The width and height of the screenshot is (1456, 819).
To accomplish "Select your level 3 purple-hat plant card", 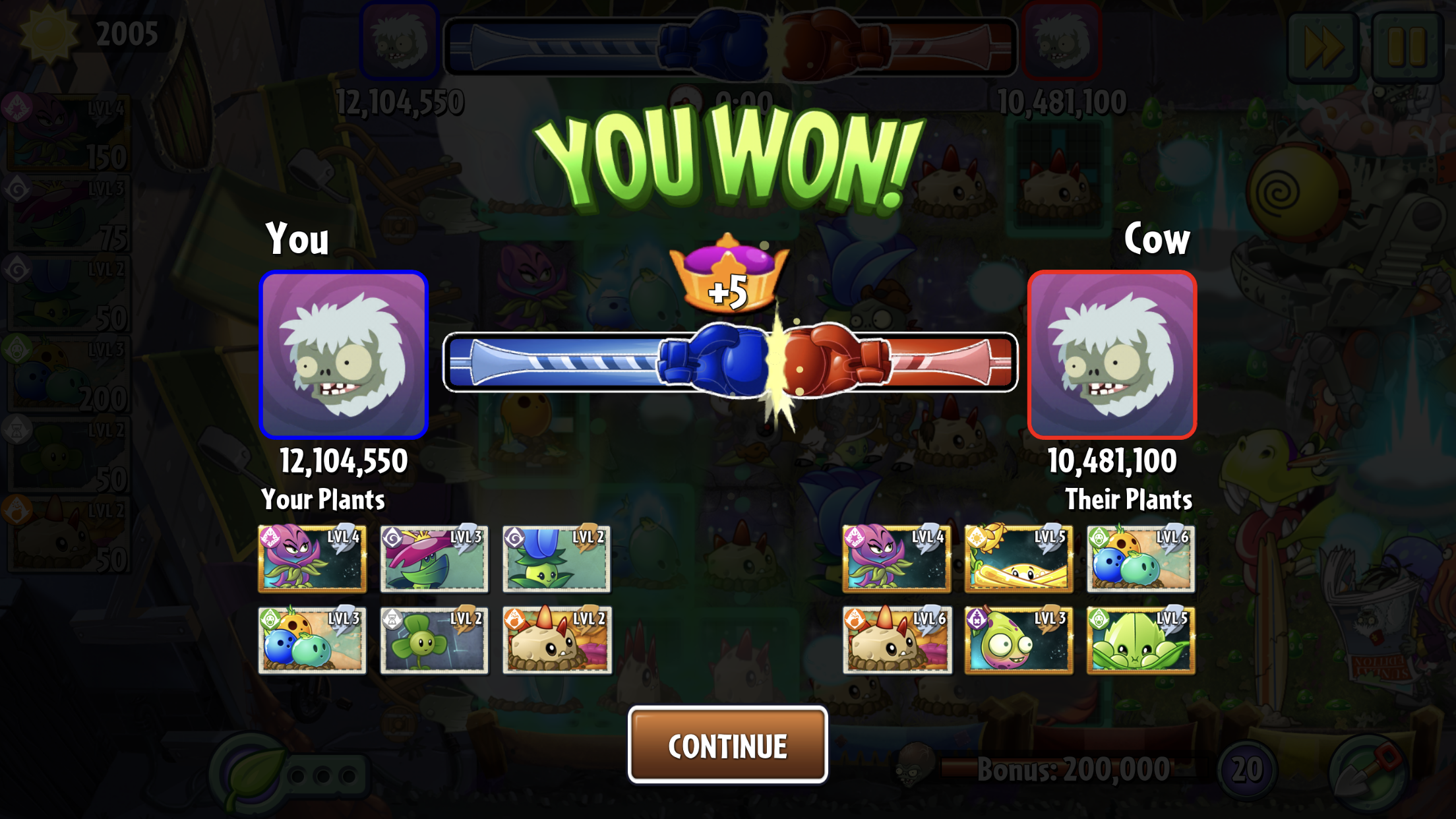I will (434, 559).
